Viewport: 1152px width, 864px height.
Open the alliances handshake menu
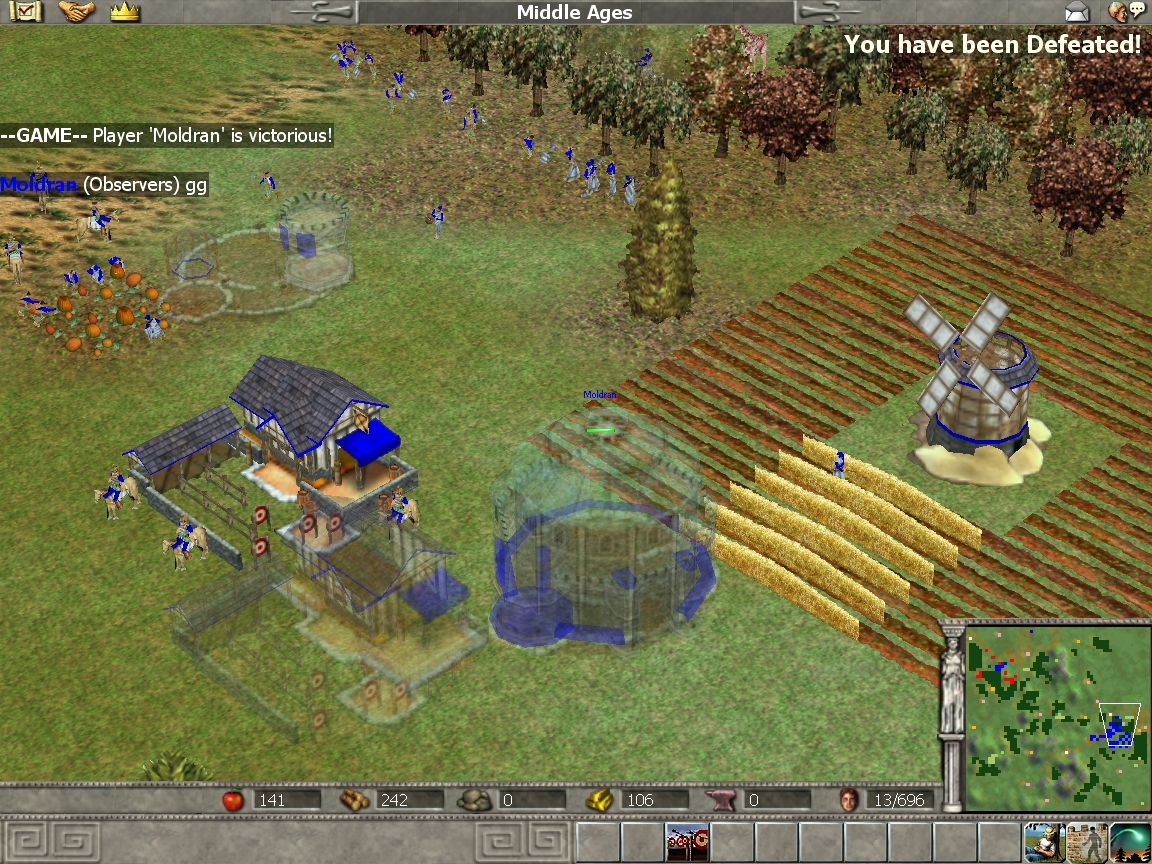76,12
